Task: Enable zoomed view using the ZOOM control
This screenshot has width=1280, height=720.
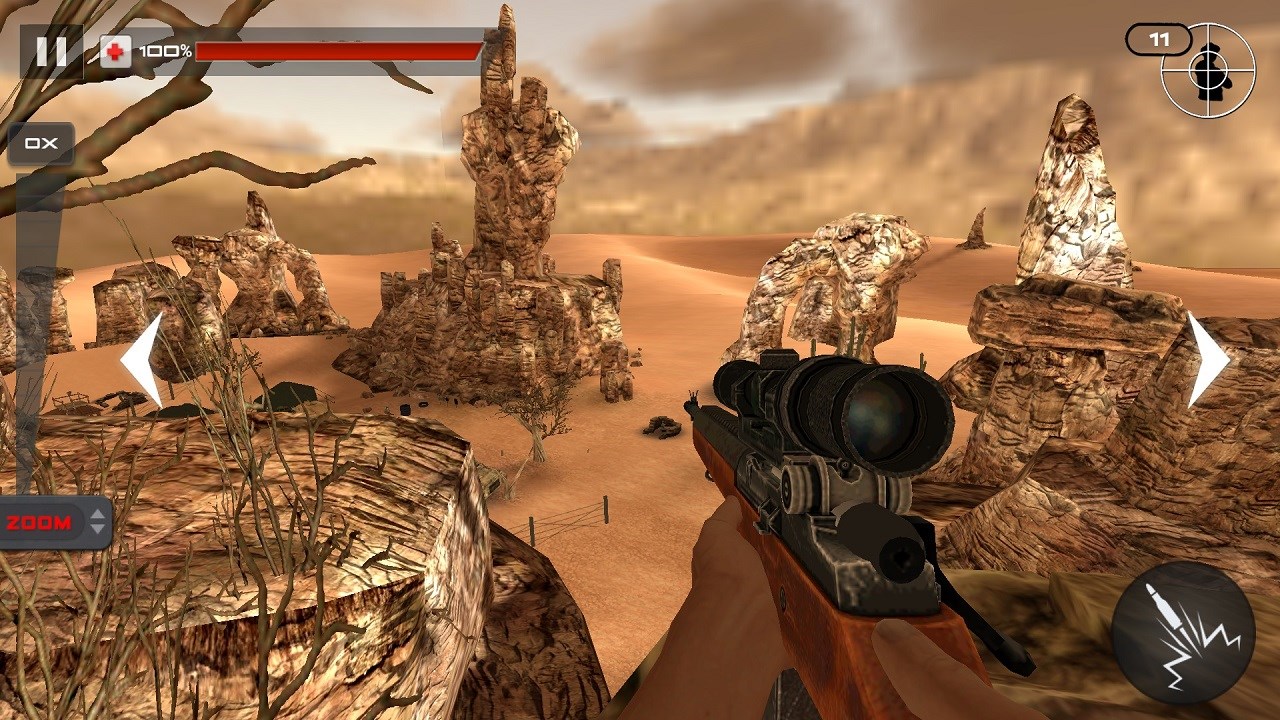Action: [40, 520]
